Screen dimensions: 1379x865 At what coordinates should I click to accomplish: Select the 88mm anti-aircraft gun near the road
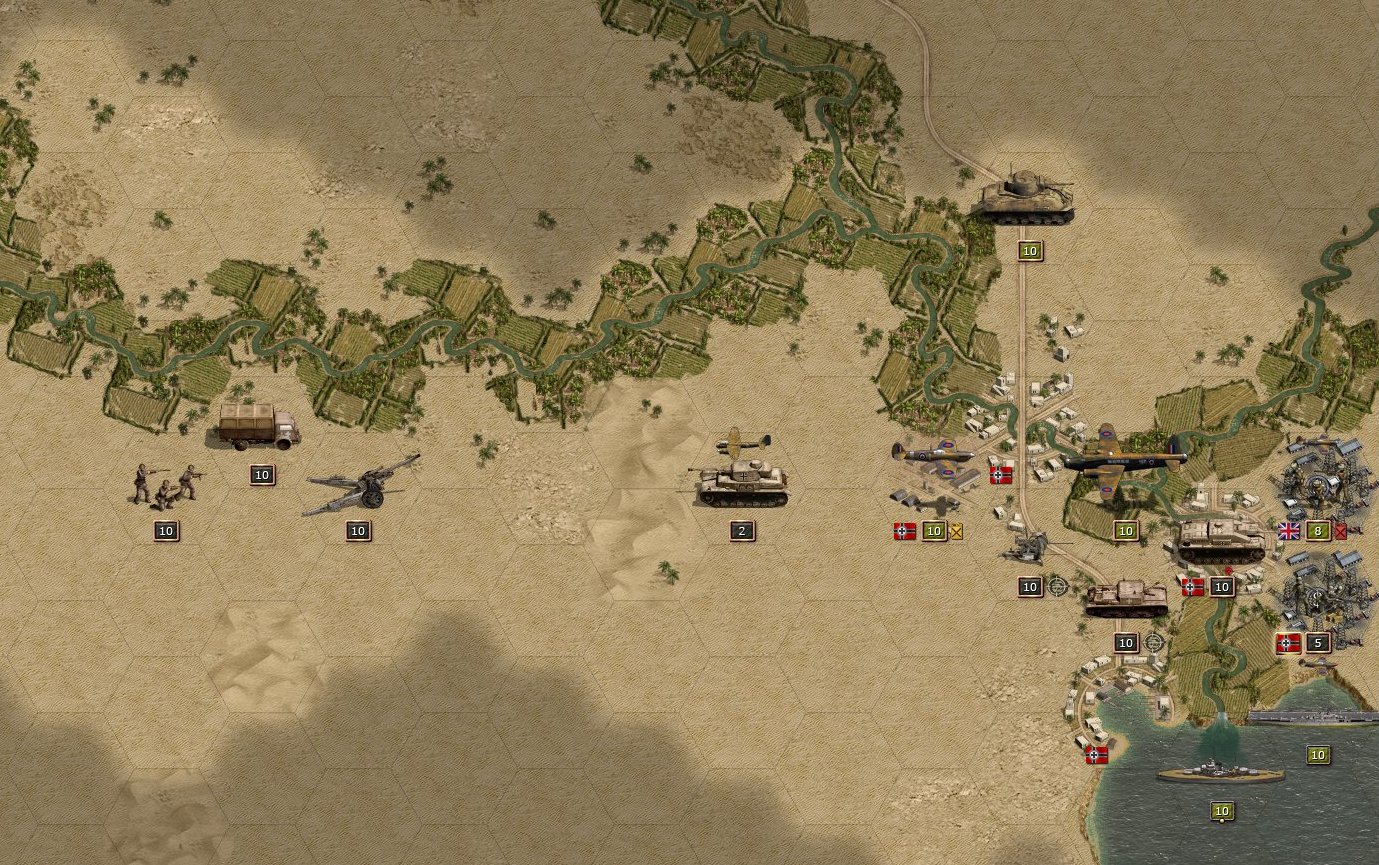pos(1027,545)
